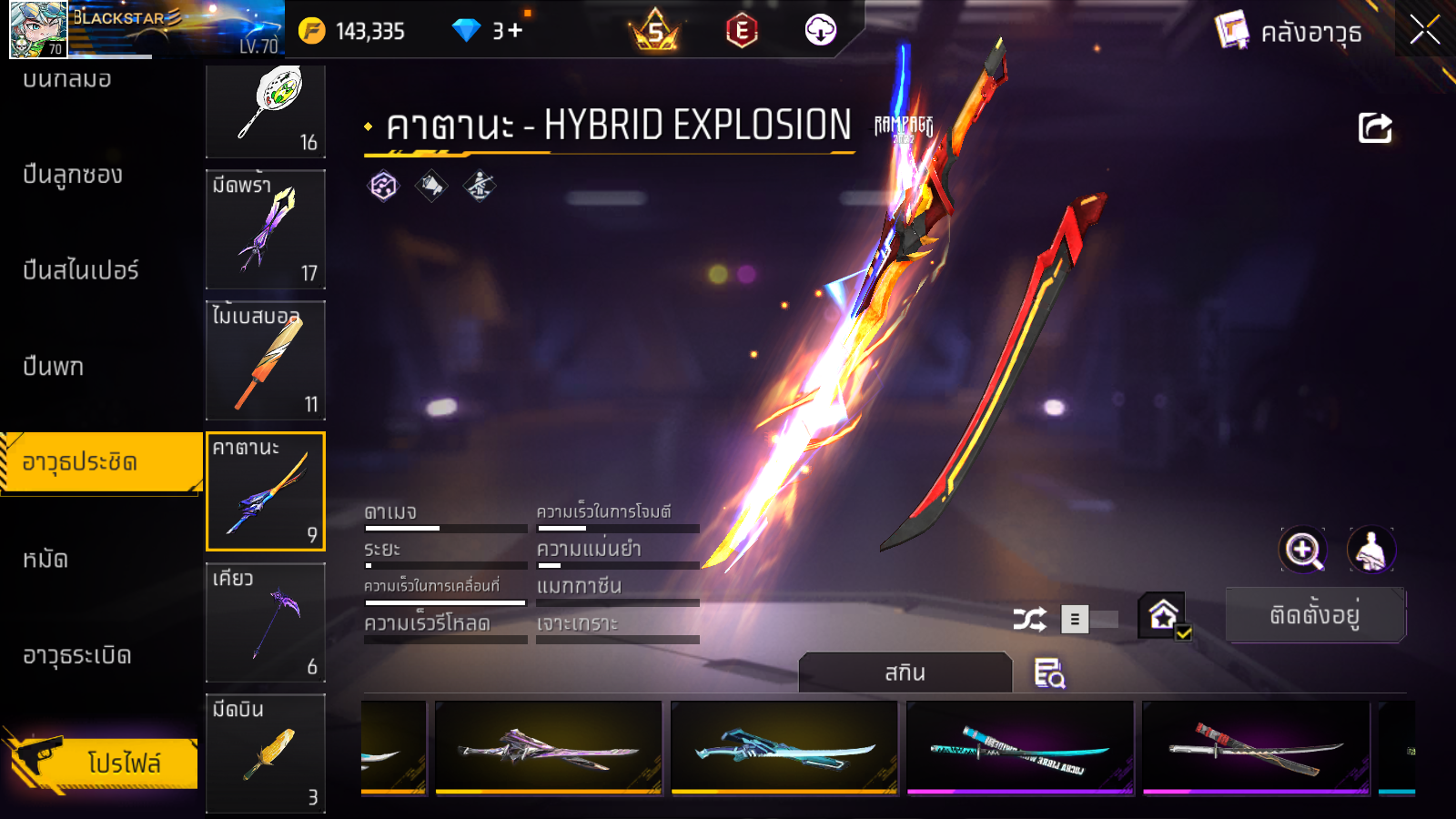Image resolution: width=1456 pixels, height=819 pixels.
Task: Zoom in with the magnifier preview button
Action: point(1302,550)
